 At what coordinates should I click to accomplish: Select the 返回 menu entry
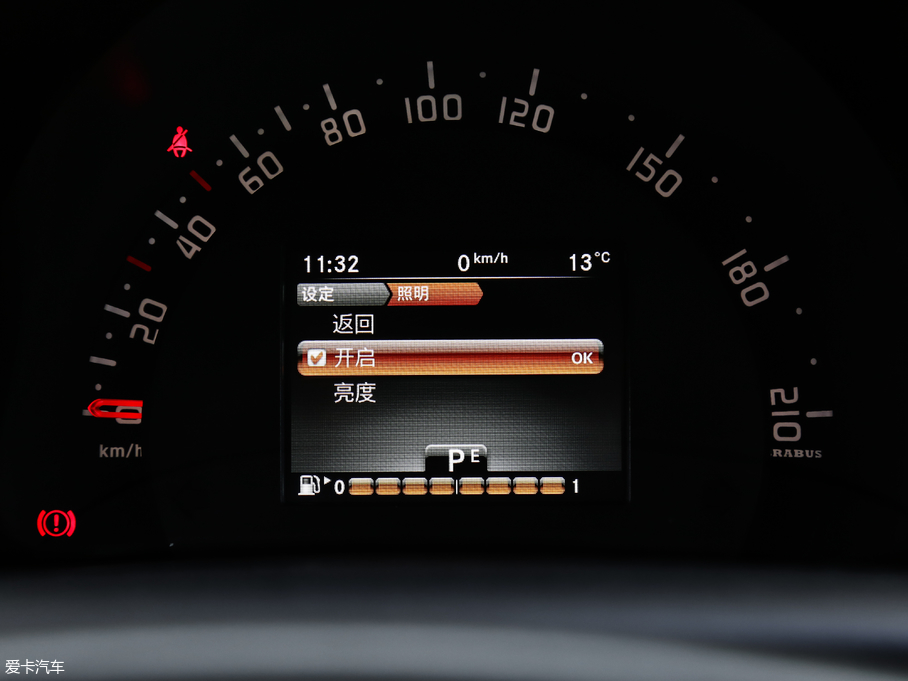(353, 324)
